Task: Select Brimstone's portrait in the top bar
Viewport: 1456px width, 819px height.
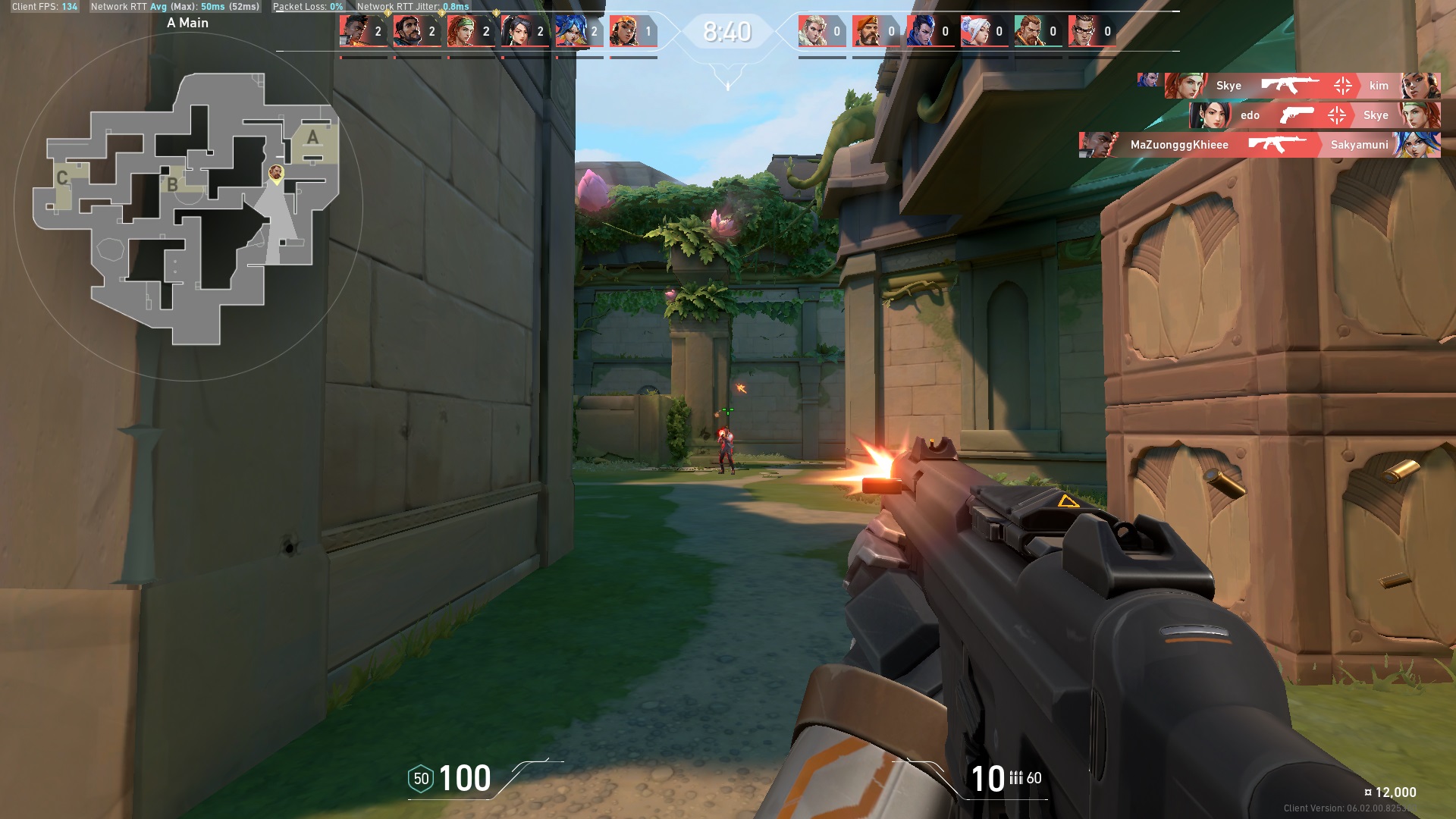Action: [867, 31]
